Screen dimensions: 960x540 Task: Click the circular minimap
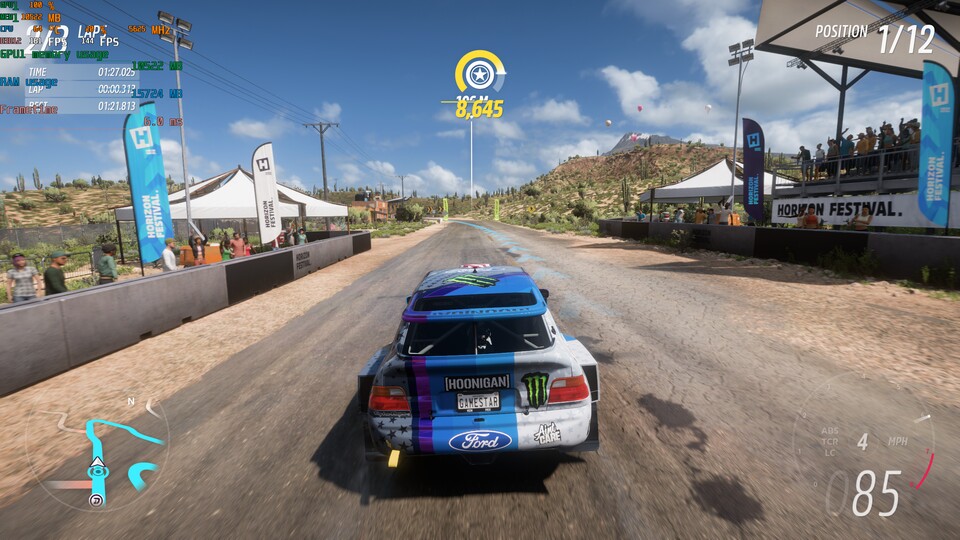click(x=98, y=452)
